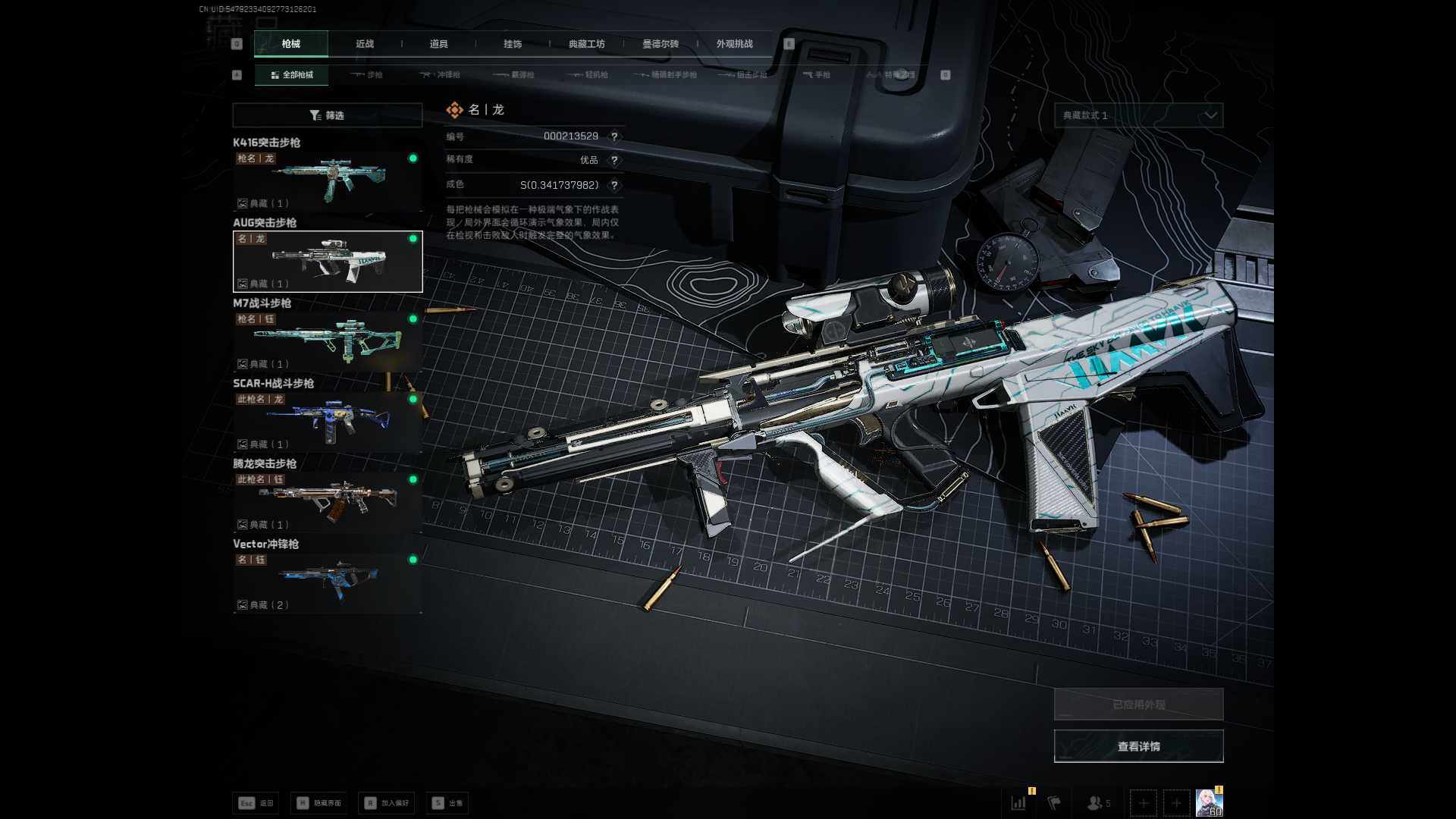Choose the Vector冲锋枪 skin entry
This screenshot has height=819, width=1456.
(328, 582)
